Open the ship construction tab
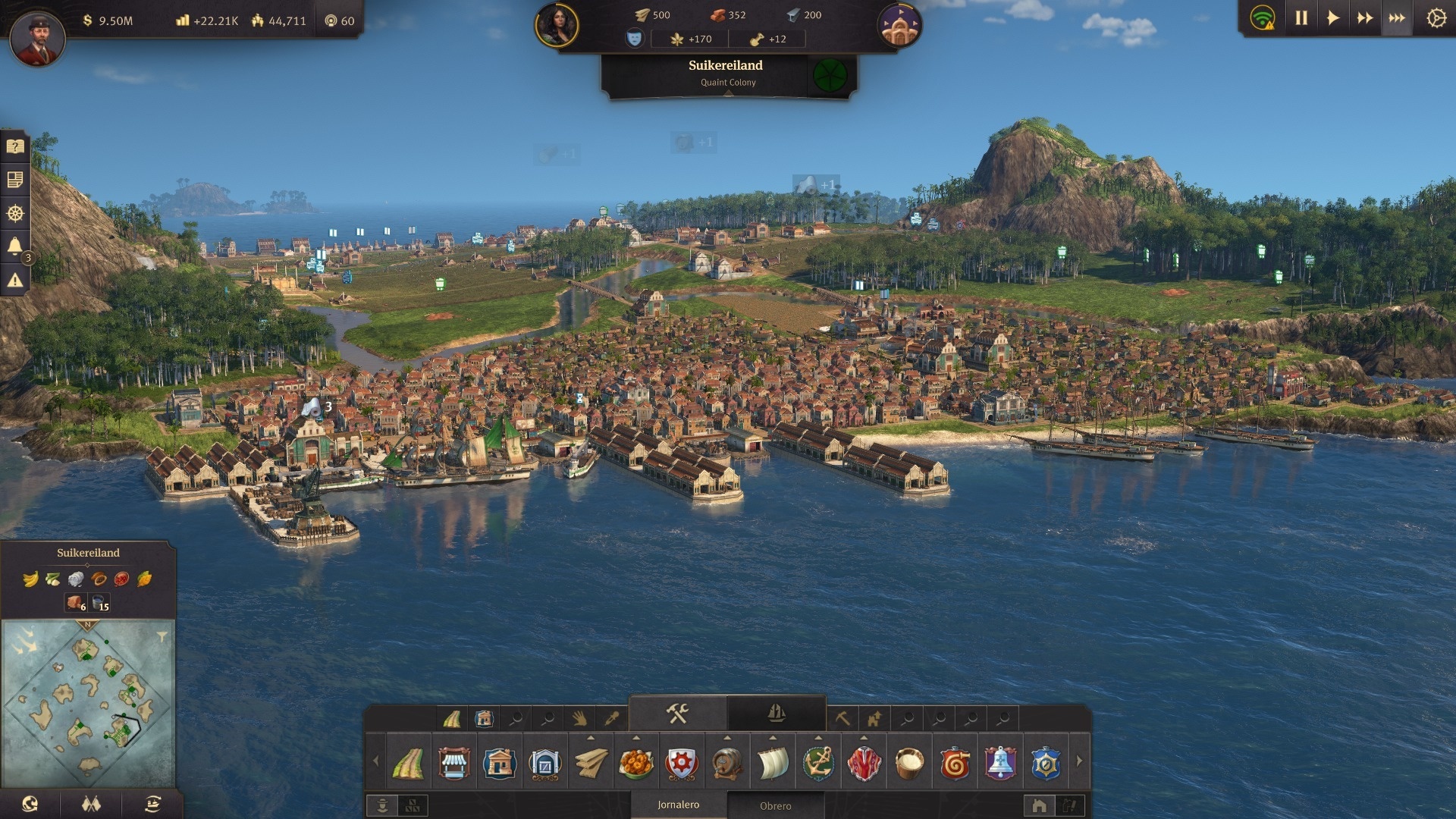The width and height of the screenshot is (1456, 819). pyautogui.click(x=776, y=714)
